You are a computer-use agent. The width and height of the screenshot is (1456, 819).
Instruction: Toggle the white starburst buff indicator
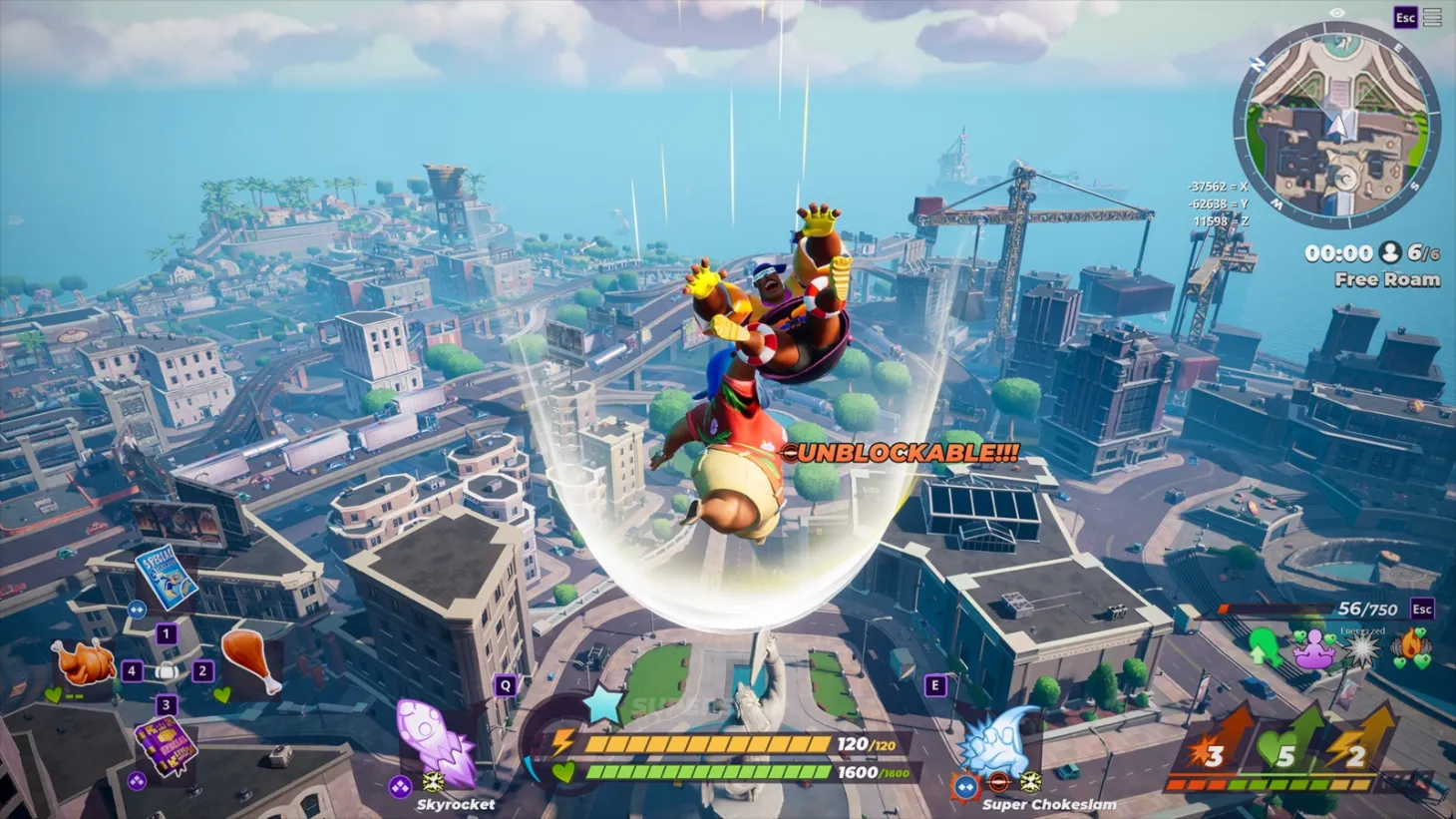pyautogui.click(x=1360, y=648)
